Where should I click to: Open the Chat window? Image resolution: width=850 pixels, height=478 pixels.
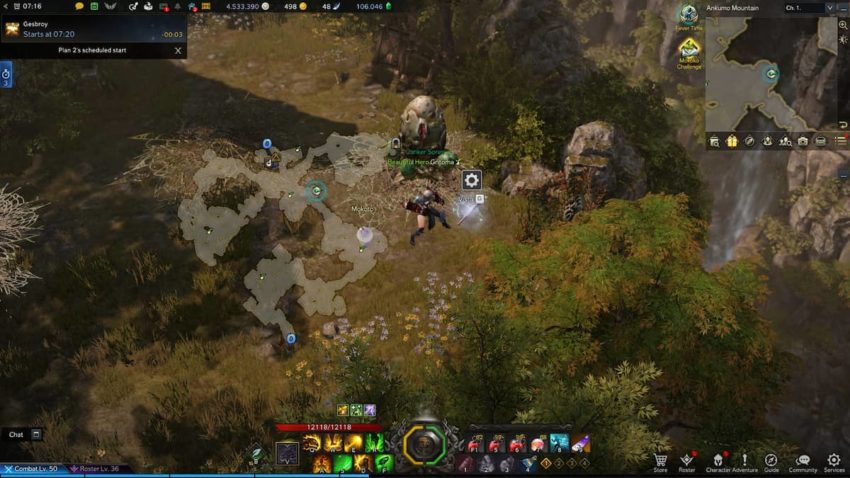coord(16,434)
